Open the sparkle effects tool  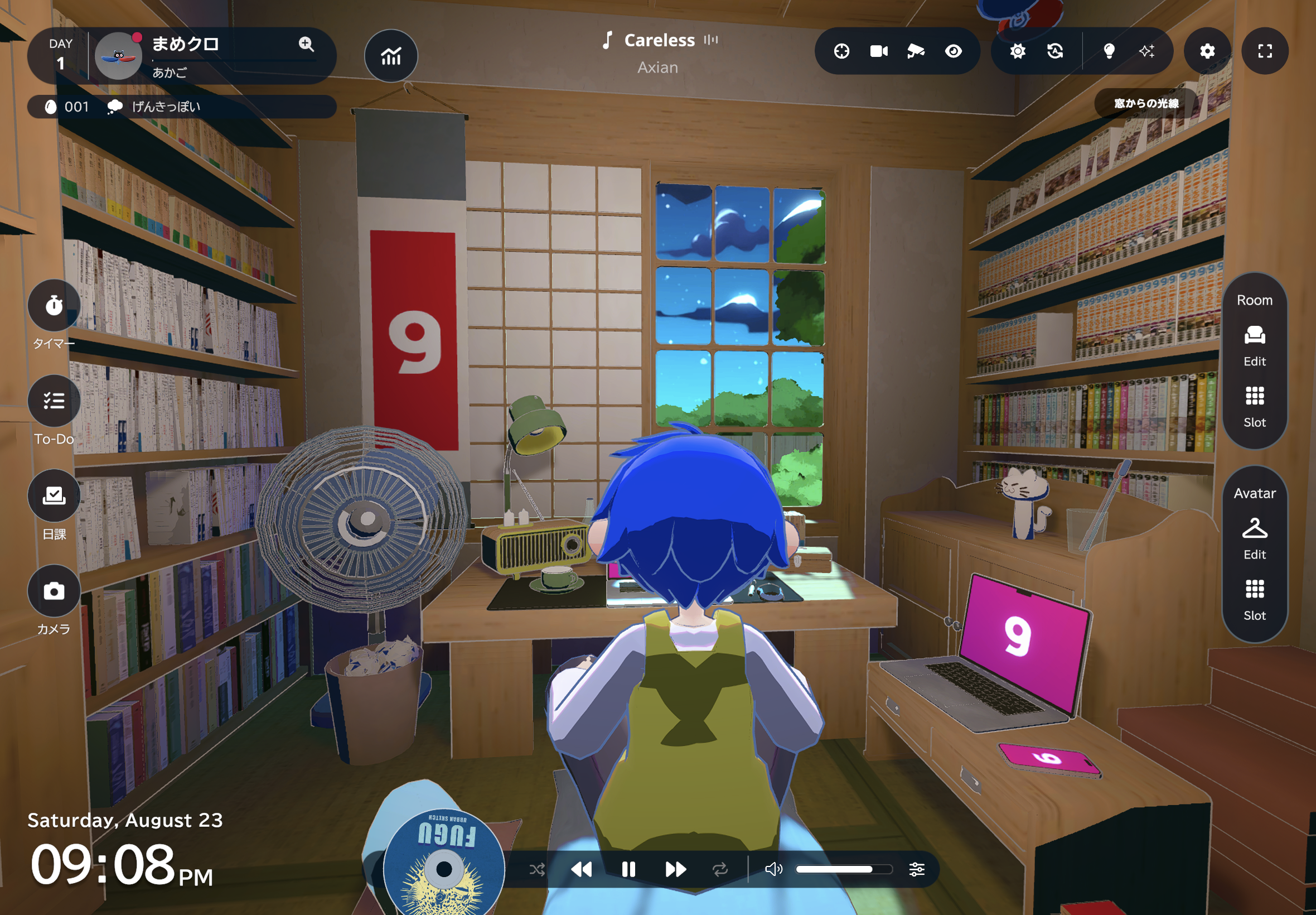tap(1148, 51)
